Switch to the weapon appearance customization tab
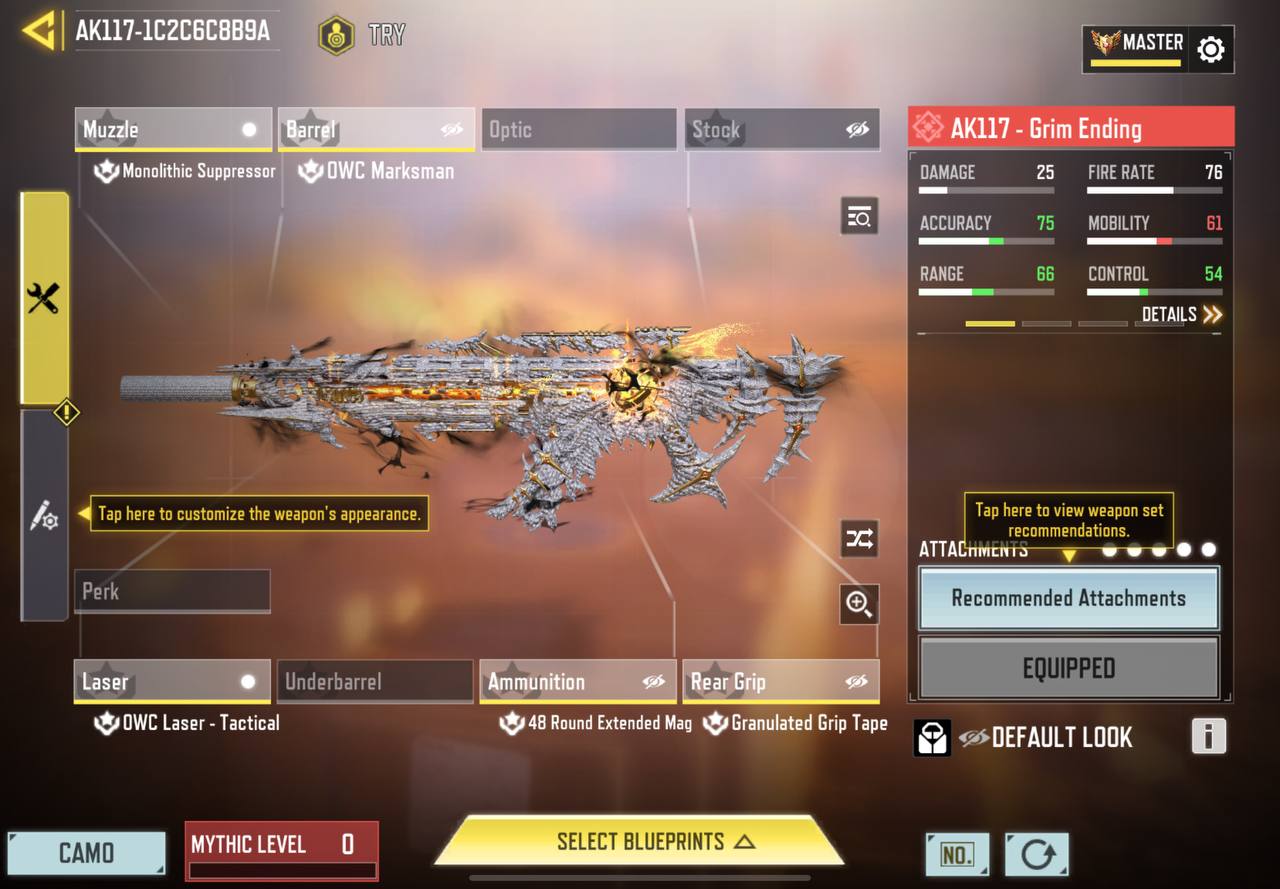The width and height of the screenshot is (1280, 889). coord(44,515)
